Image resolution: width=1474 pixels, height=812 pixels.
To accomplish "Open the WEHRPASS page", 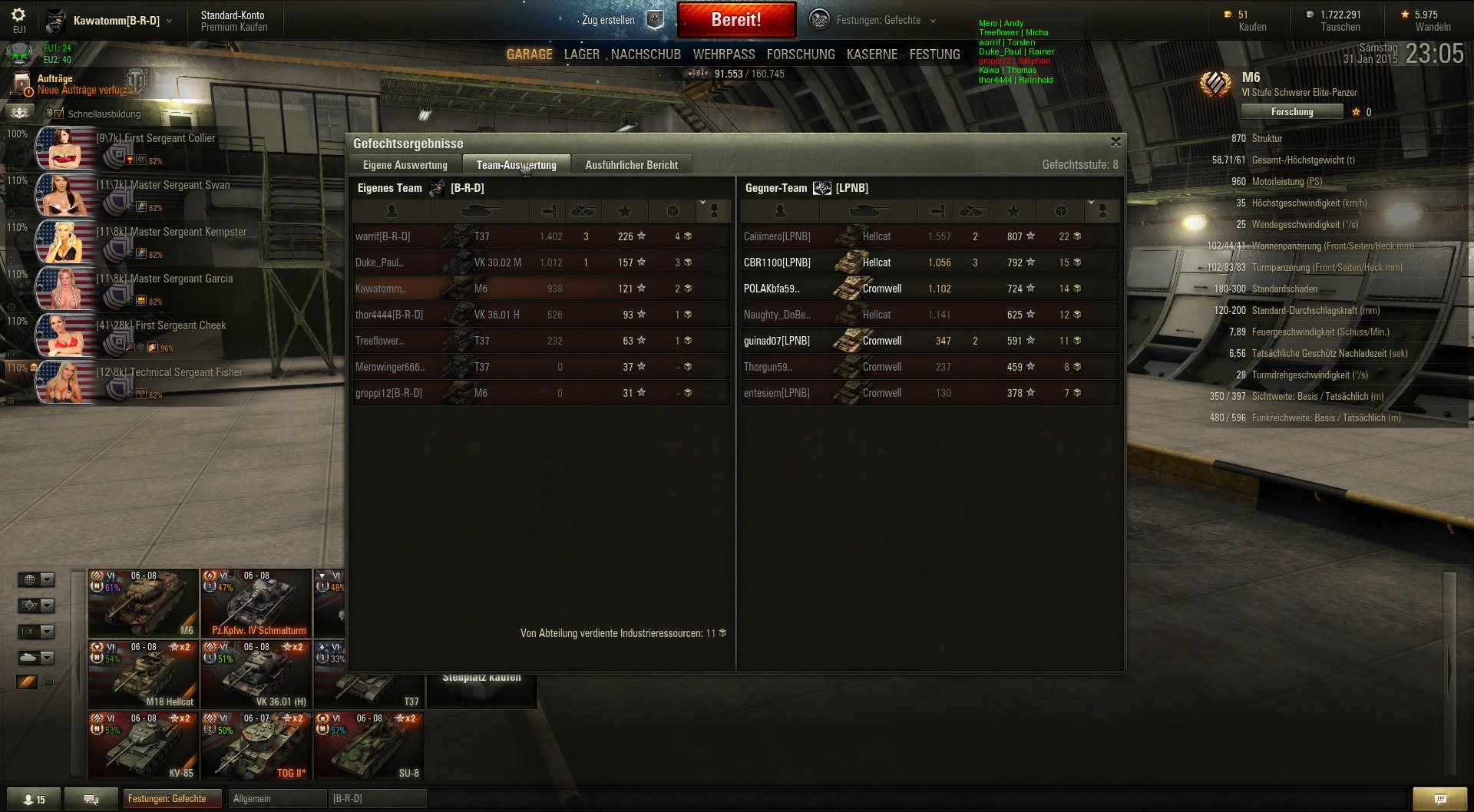I will click(724, 54).
